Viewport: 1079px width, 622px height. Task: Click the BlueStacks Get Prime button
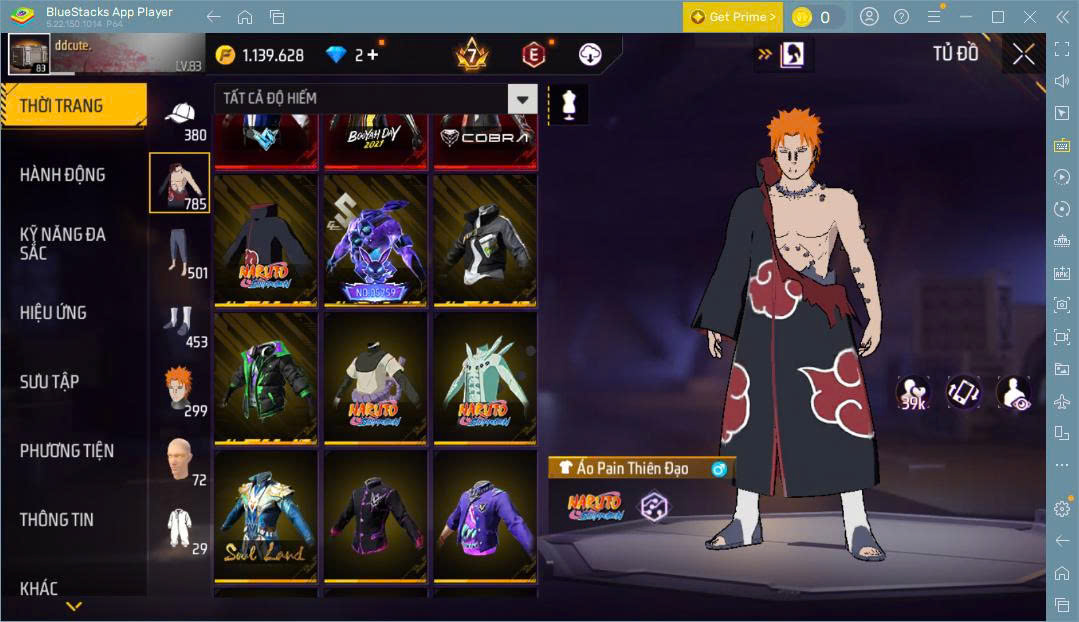pos(732,17)
